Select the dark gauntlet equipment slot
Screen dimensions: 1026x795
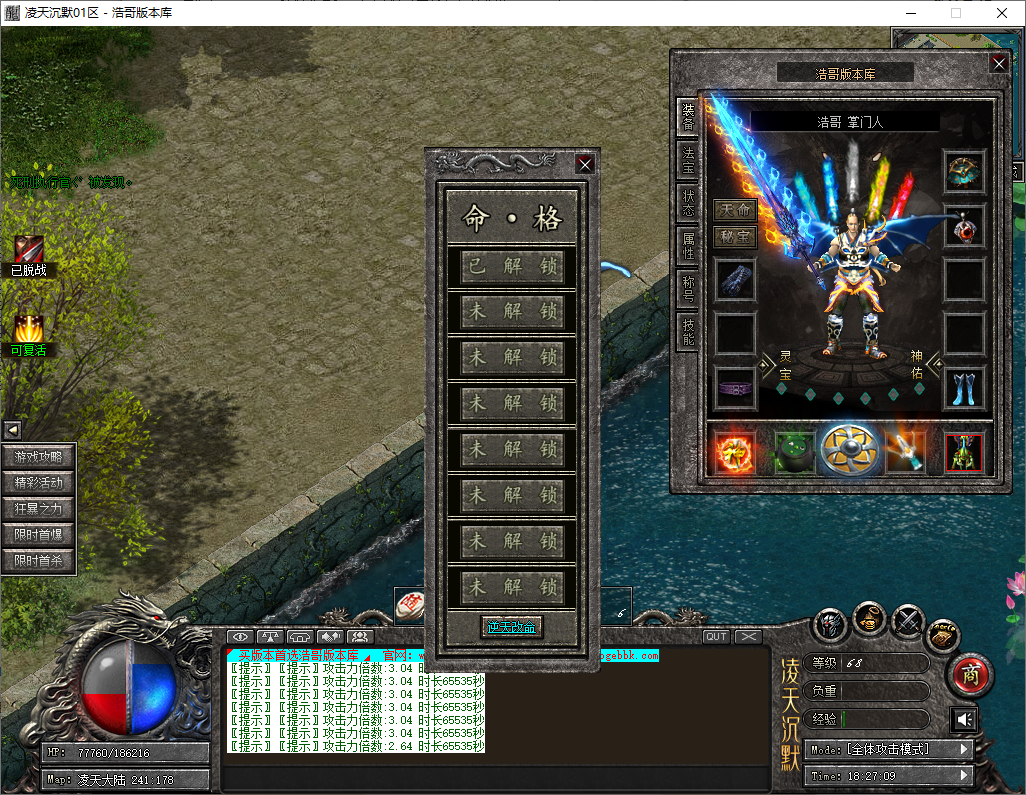[735, 280]
